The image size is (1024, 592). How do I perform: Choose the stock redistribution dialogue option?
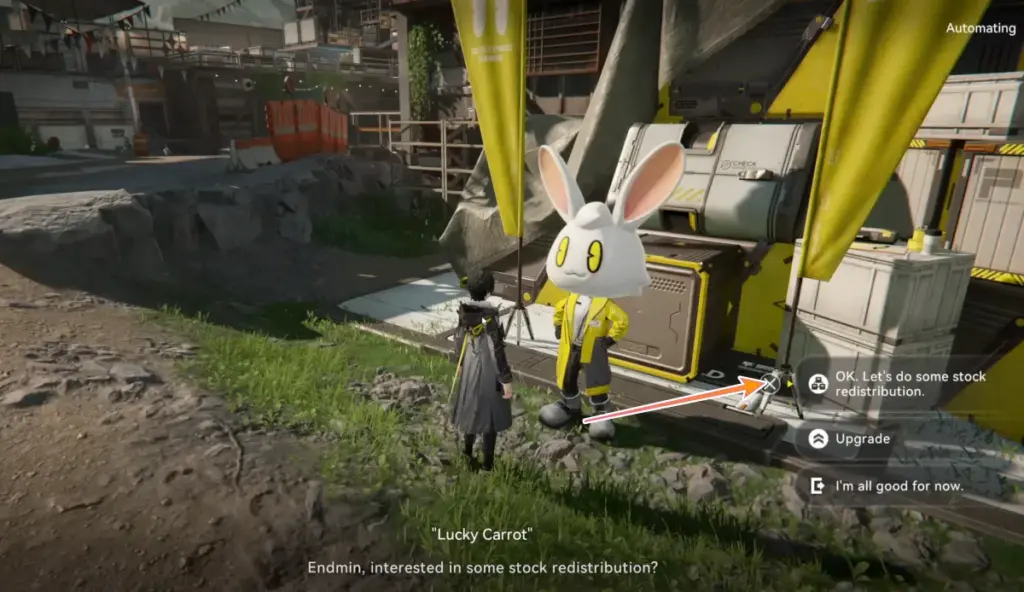(x=897, y=384)
